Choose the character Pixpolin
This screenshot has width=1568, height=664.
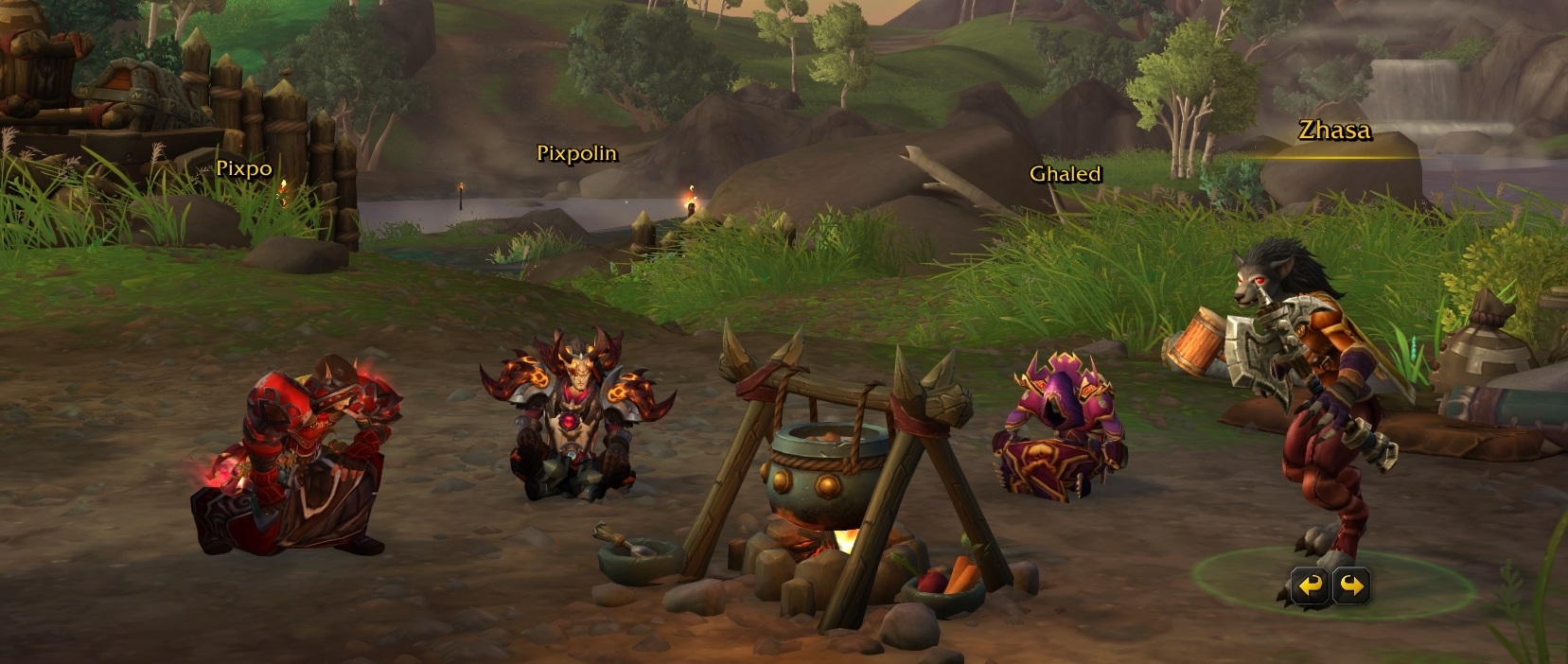coord(578,416)
